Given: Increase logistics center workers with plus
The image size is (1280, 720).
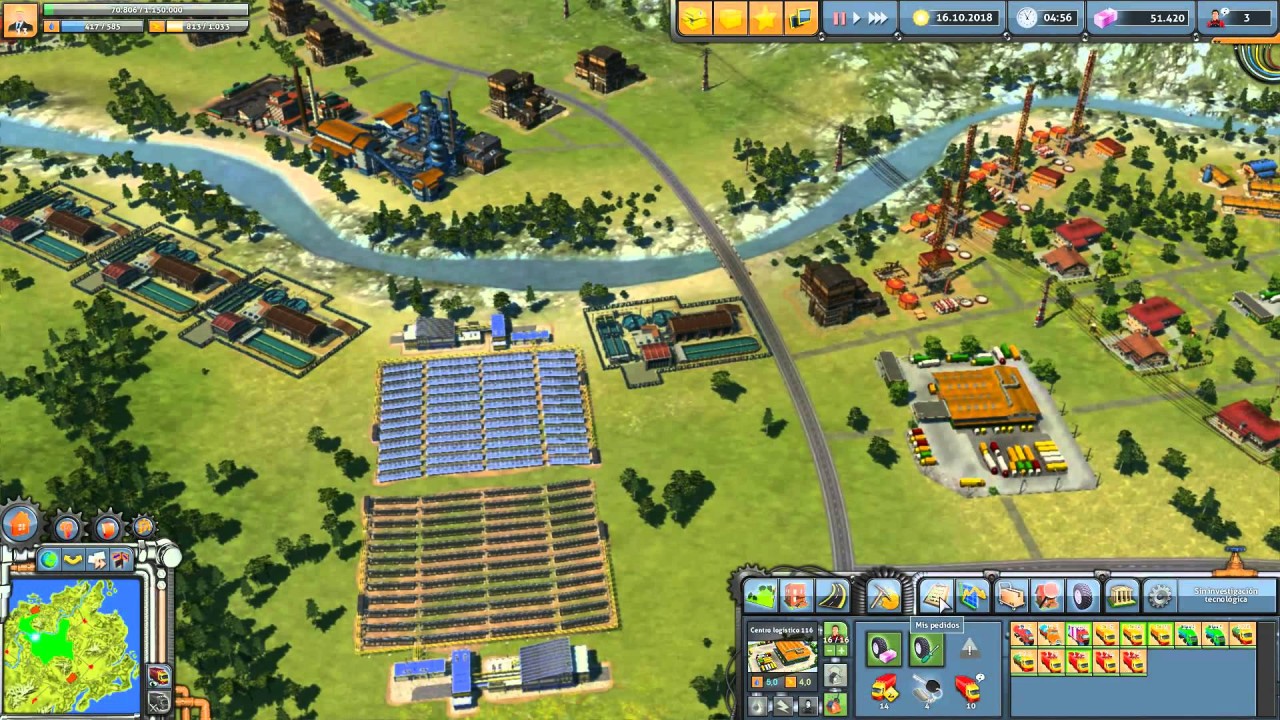Looking at the screenshot, I should (x=841, y=650).
